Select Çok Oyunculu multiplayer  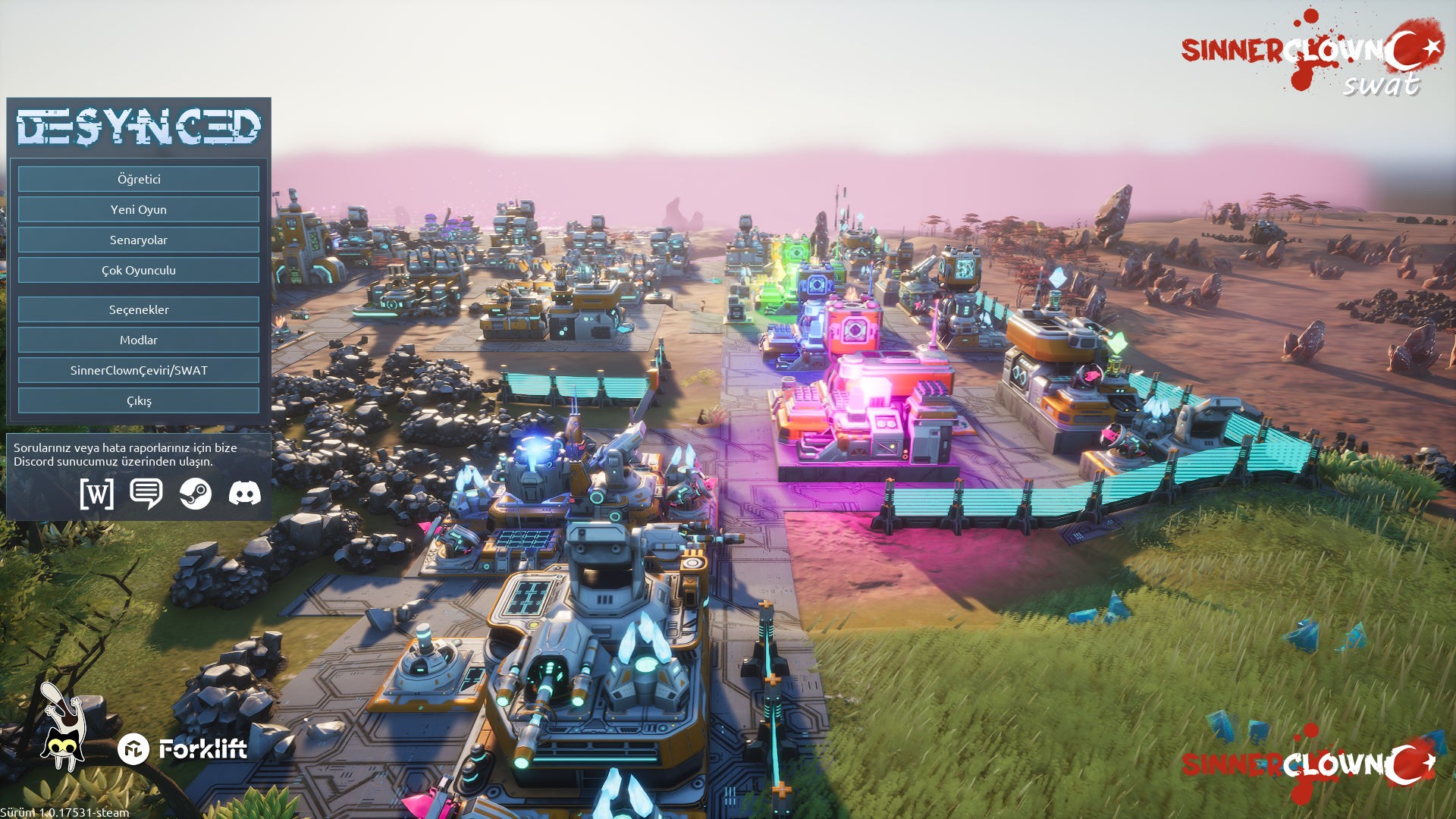pyautogui.click(x=139, y=270)
